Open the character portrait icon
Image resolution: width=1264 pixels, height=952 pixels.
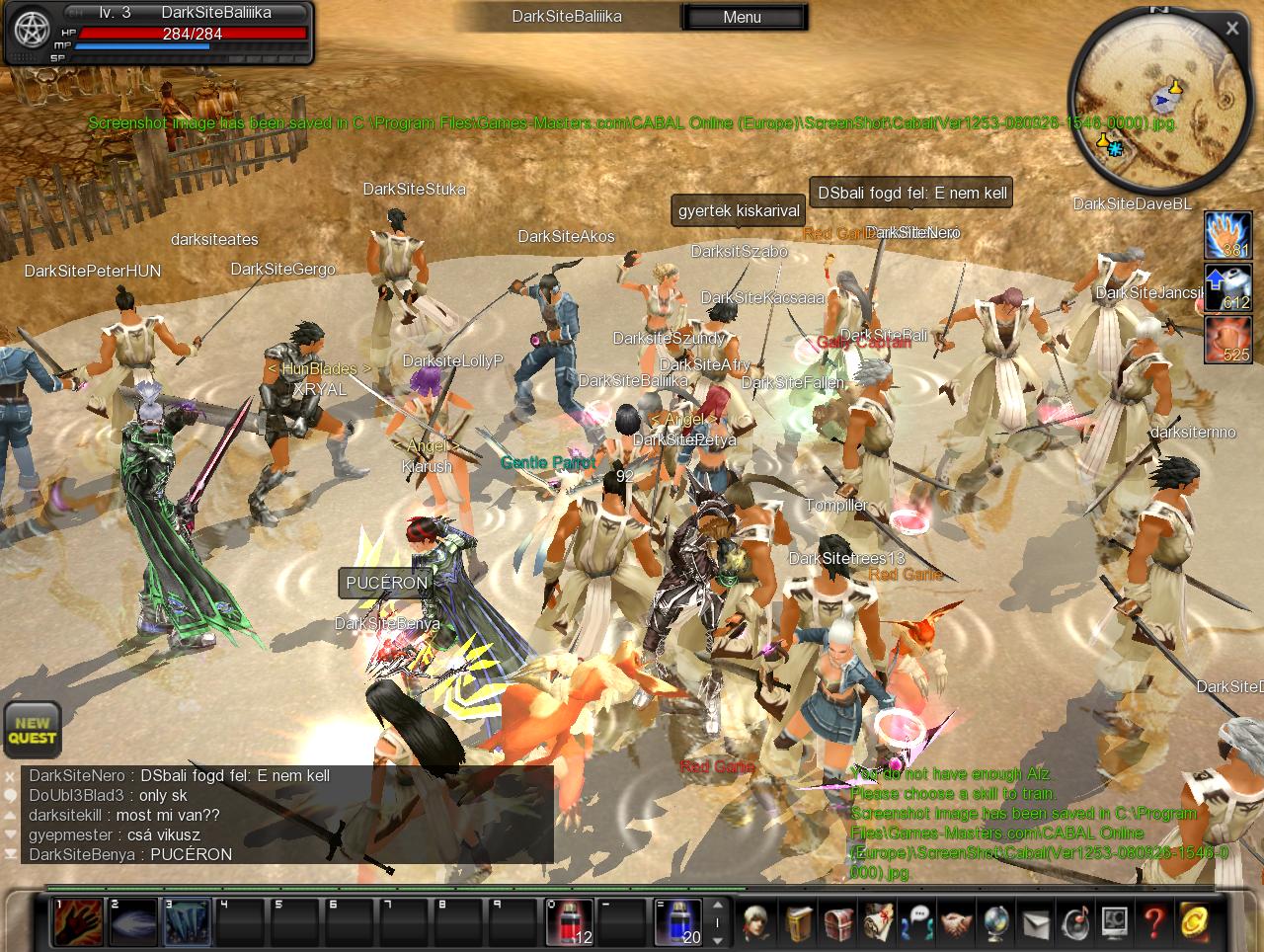pos(758,922)
